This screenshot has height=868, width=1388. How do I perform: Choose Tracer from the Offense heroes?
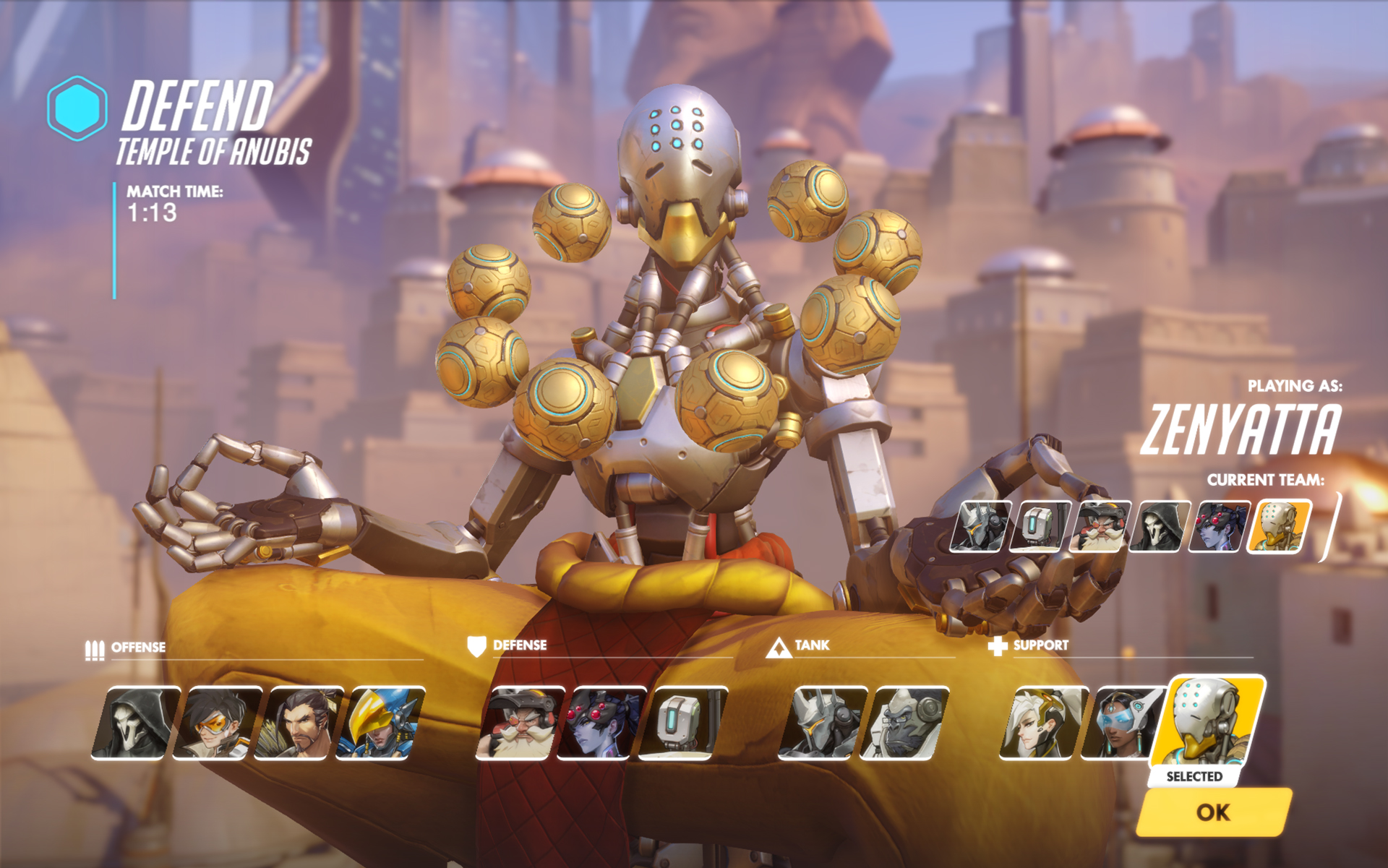click(x=217, y=723)
